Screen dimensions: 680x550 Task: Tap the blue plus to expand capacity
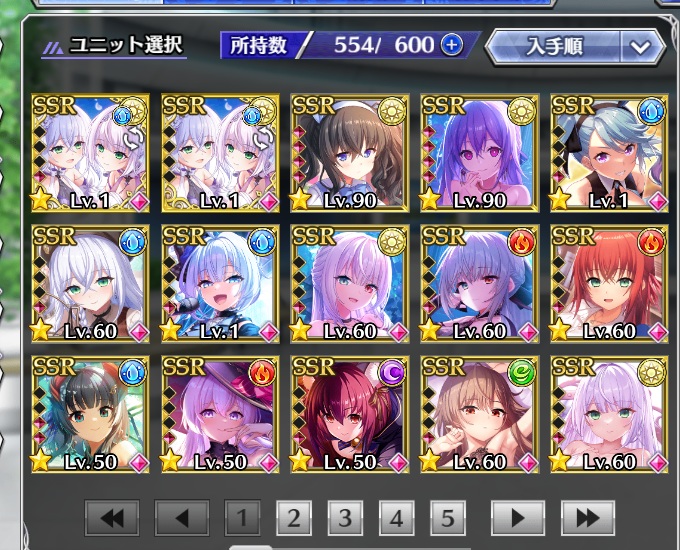452,46
